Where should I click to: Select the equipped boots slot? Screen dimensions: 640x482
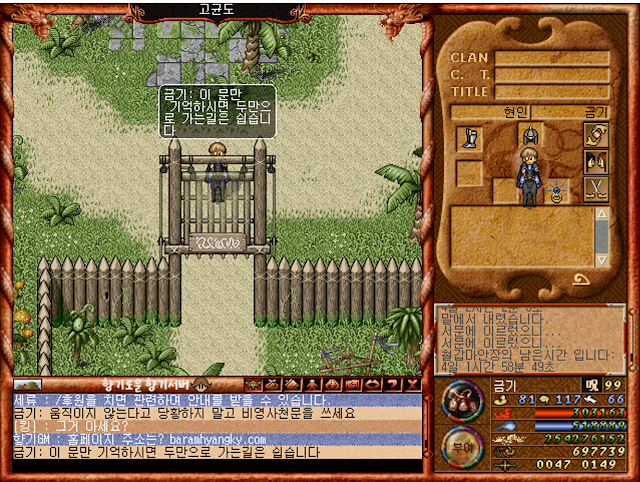point(469,138)
